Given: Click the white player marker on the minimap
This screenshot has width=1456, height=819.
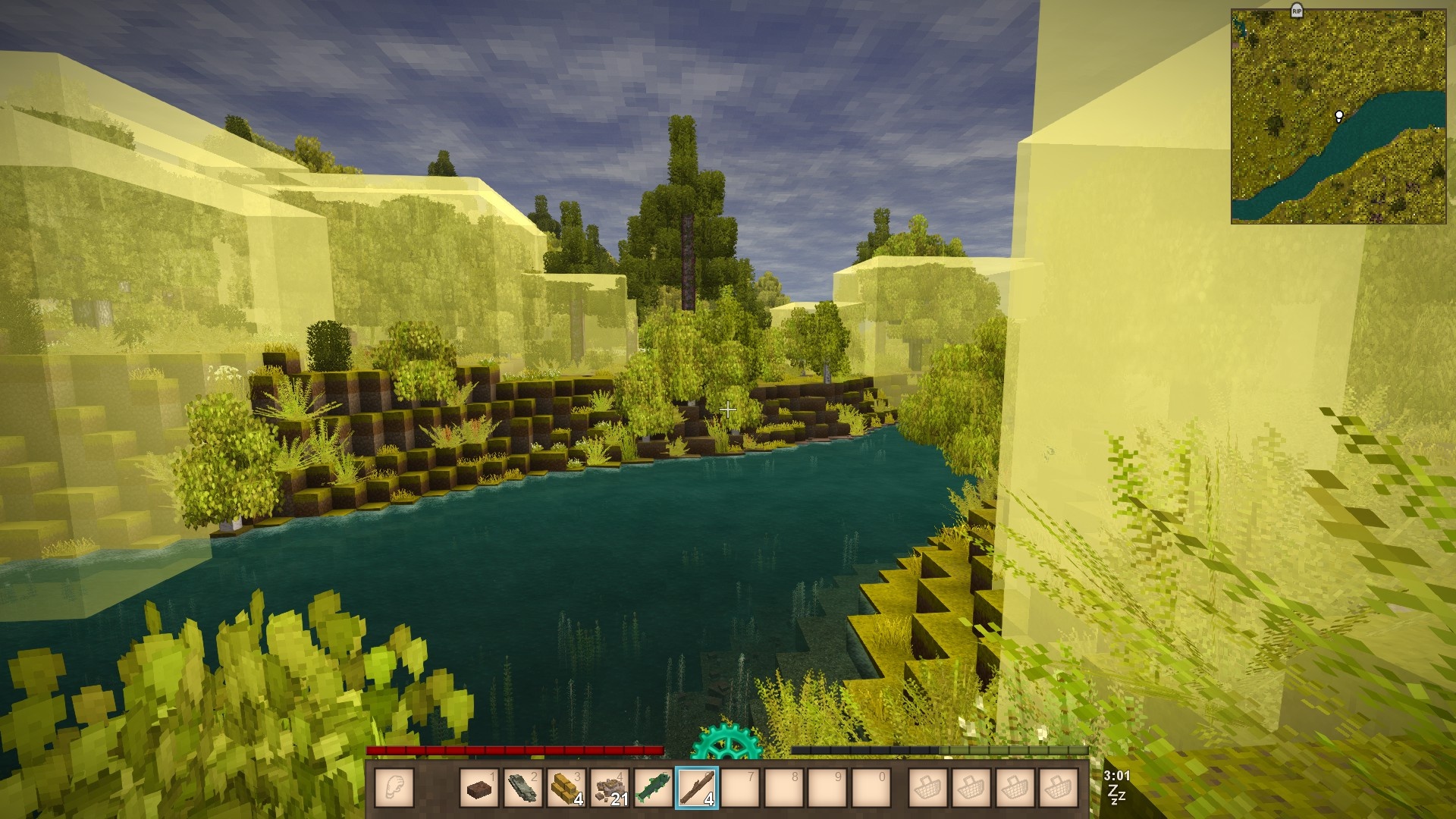Looking at the screenshot, I should tap(1339, 116).
